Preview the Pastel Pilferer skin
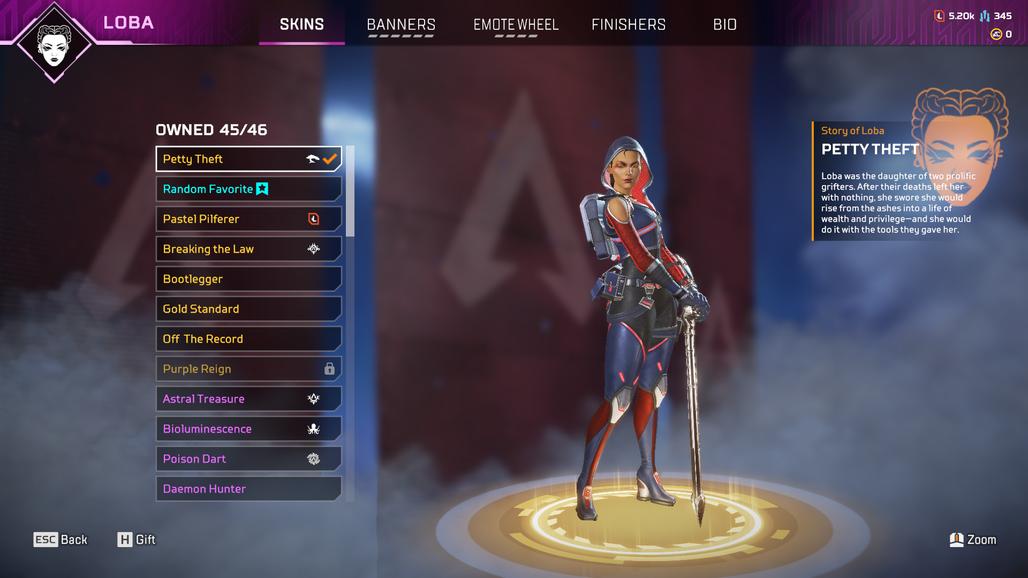The image size is (1028, 578). (248, 219)
